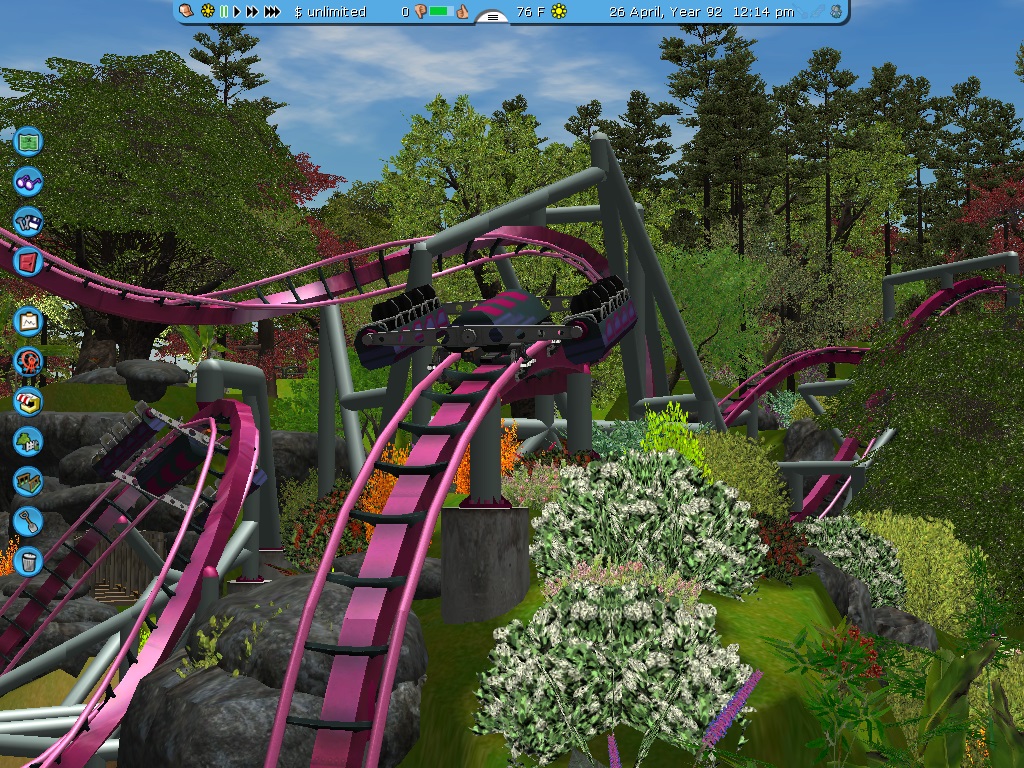Pause the game with the pause button

click(224, 12)
